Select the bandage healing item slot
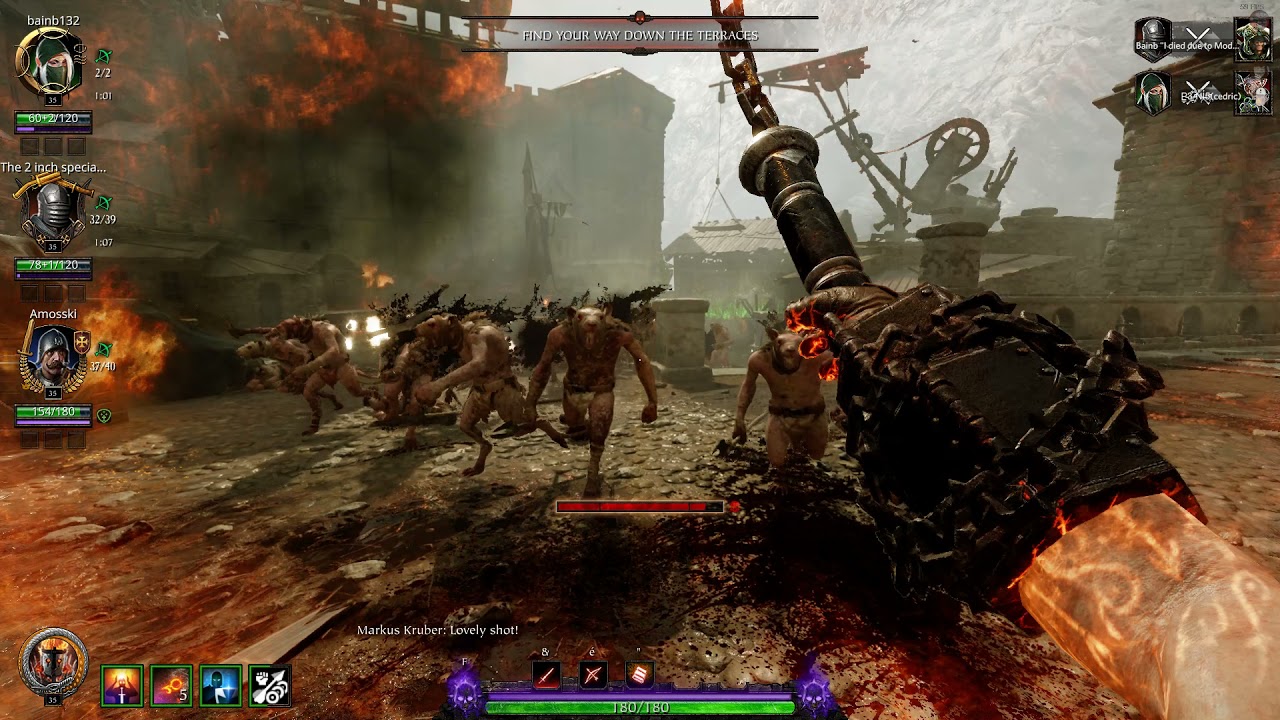This screenshot has height=720, width=1280. point(640,675)
